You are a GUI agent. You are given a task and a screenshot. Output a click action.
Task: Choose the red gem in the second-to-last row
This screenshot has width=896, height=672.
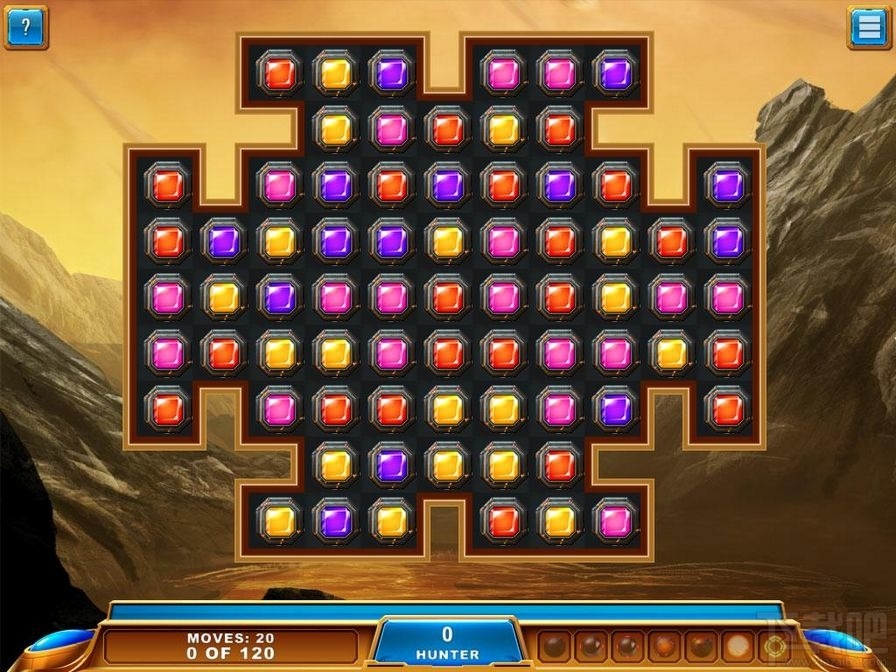[x=559, y=463]
